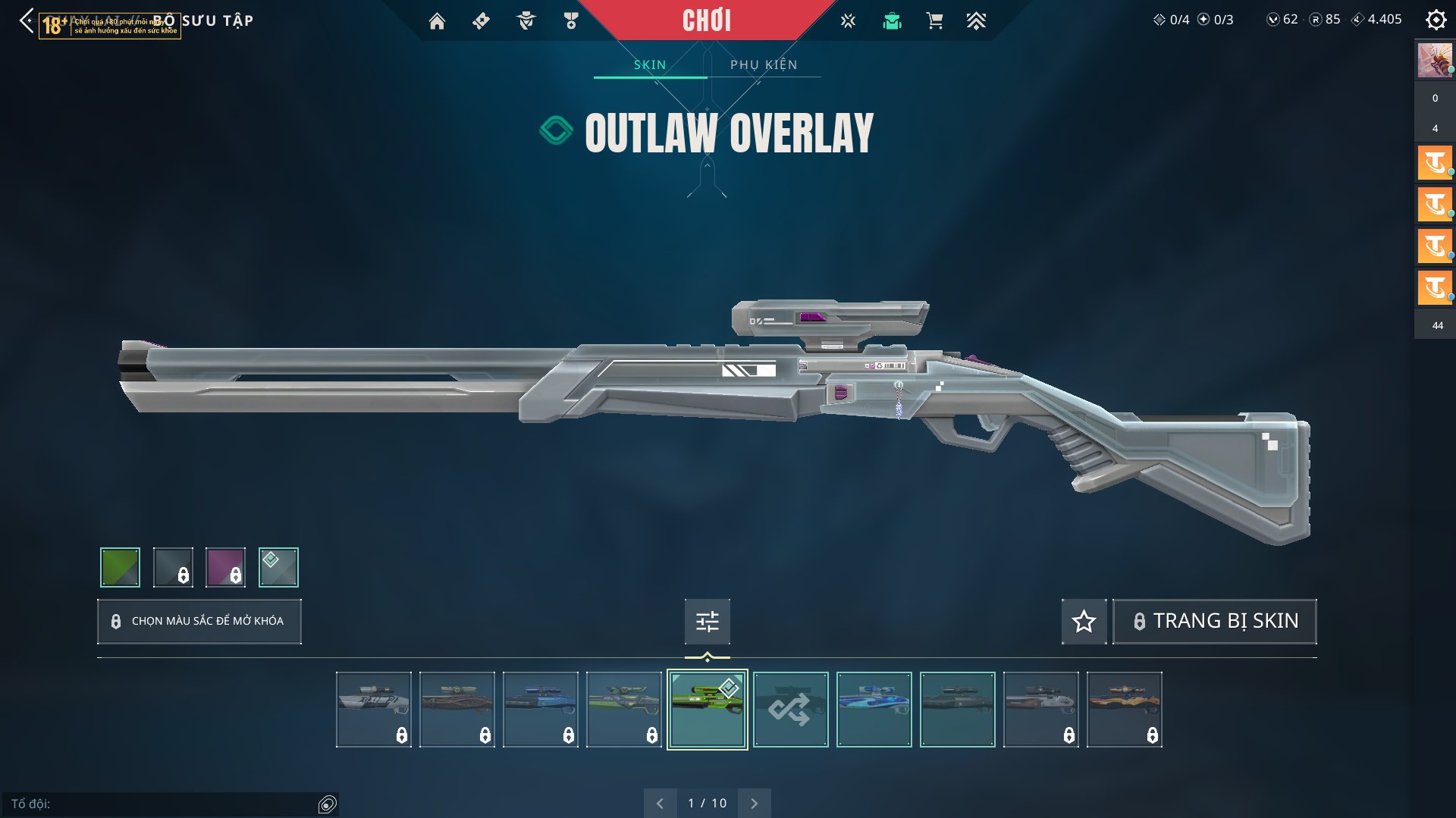
Task: Go to the next skin page
Action: [754, 803]
